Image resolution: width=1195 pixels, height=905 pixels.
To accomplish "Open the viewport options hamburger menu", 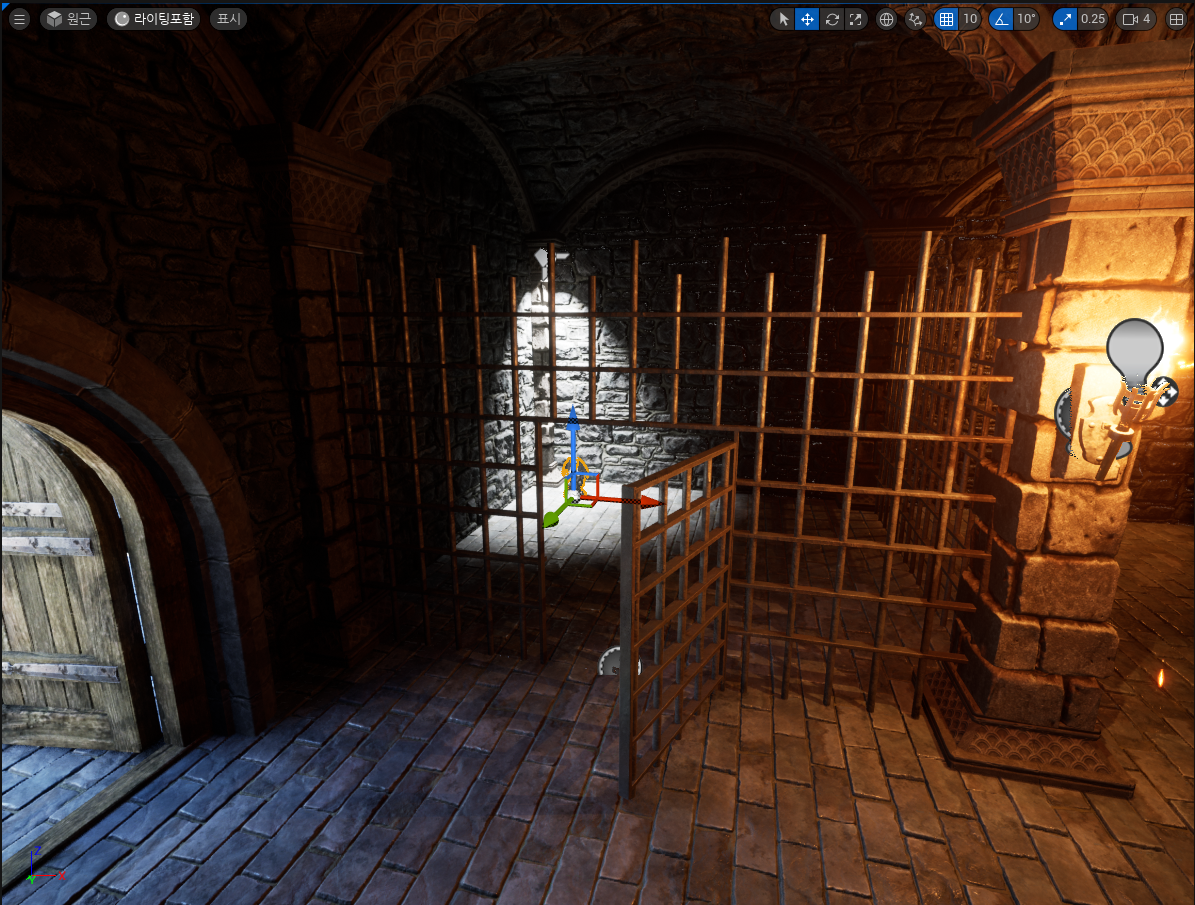I will [x=19, y=19].
